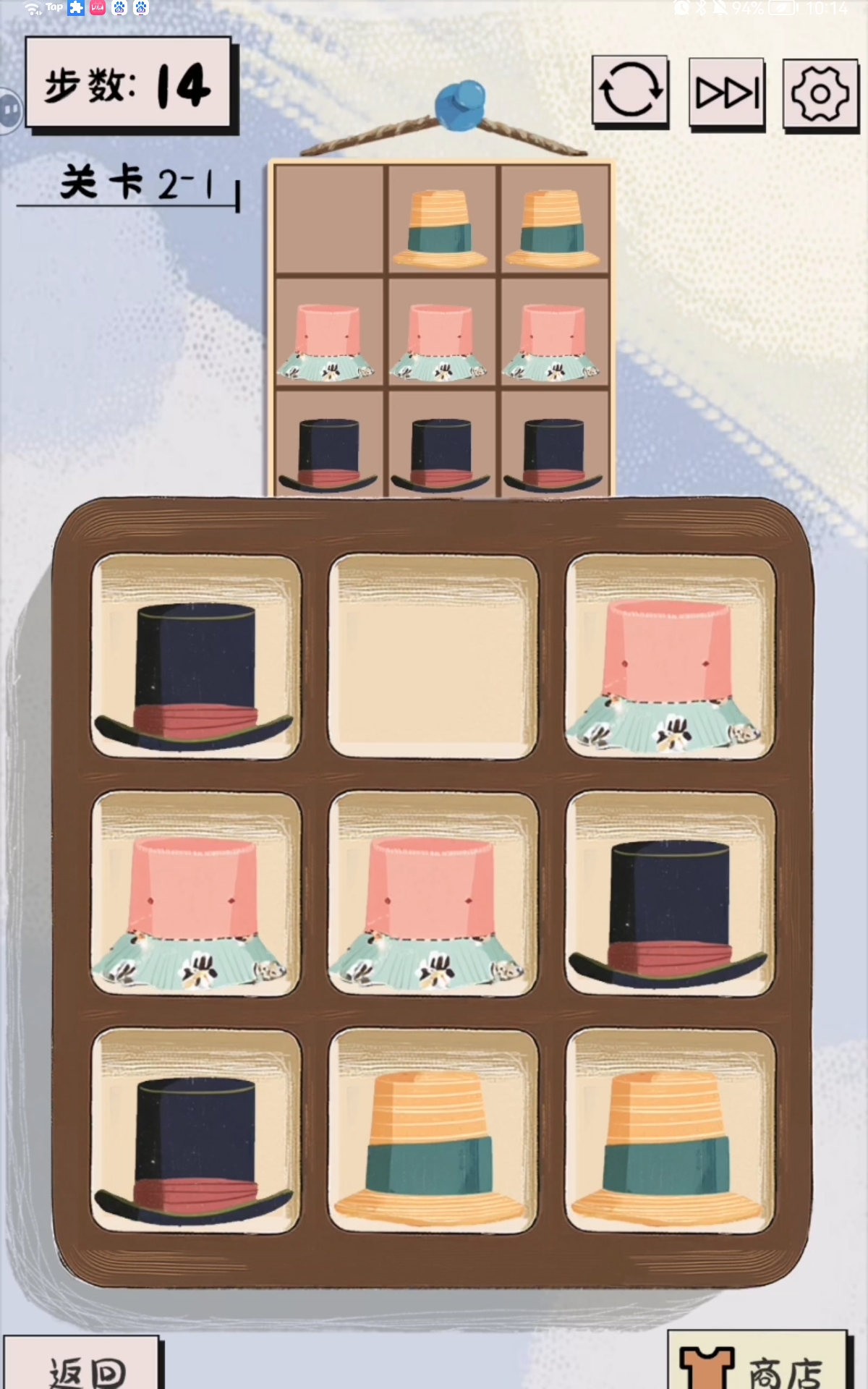Restart the puzzle with the circular arrows button
Viewport: 868px width, 1389px height.
pyautogui.click(x=630, y=91)
